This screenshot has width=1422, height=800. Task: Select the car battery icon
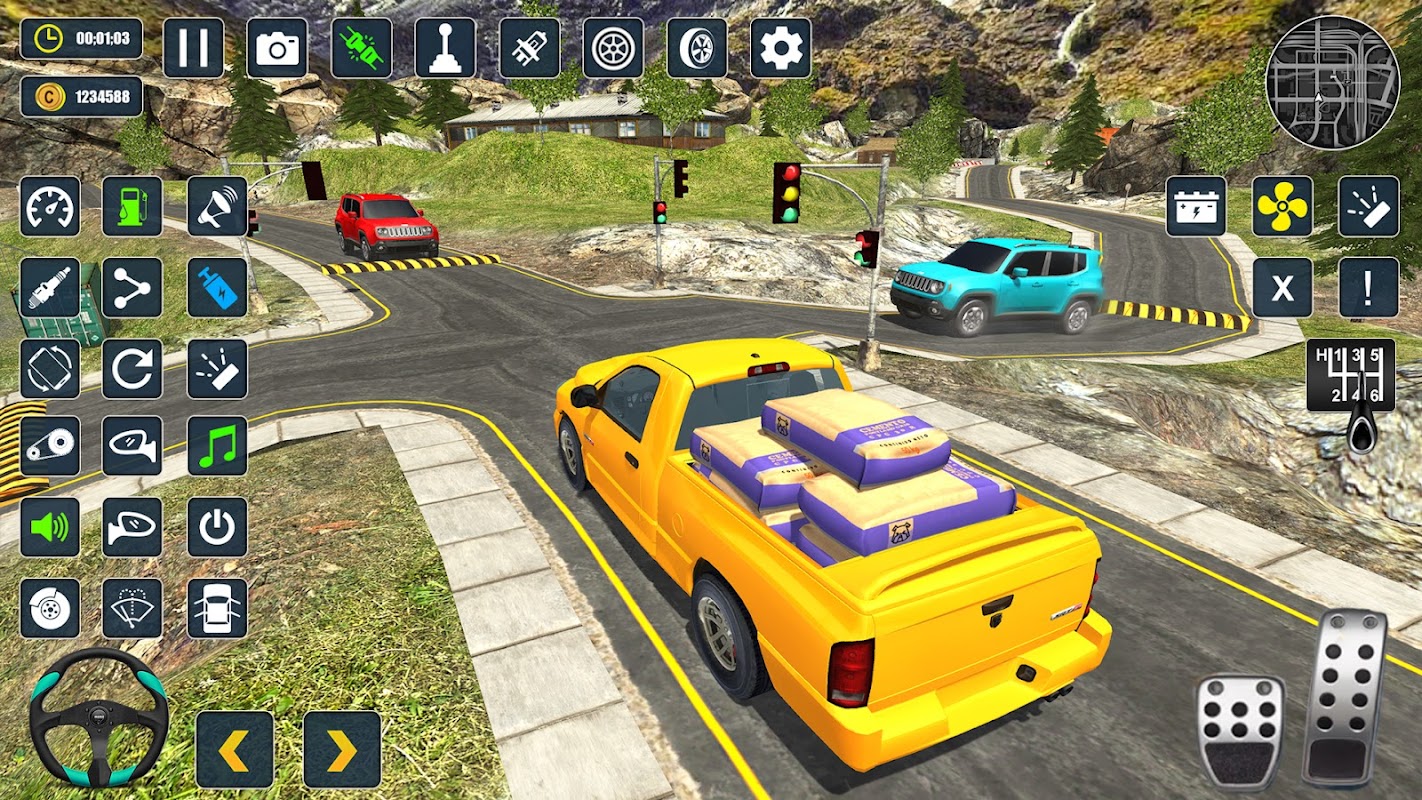pyautogui.click(x=1196, y=207)
